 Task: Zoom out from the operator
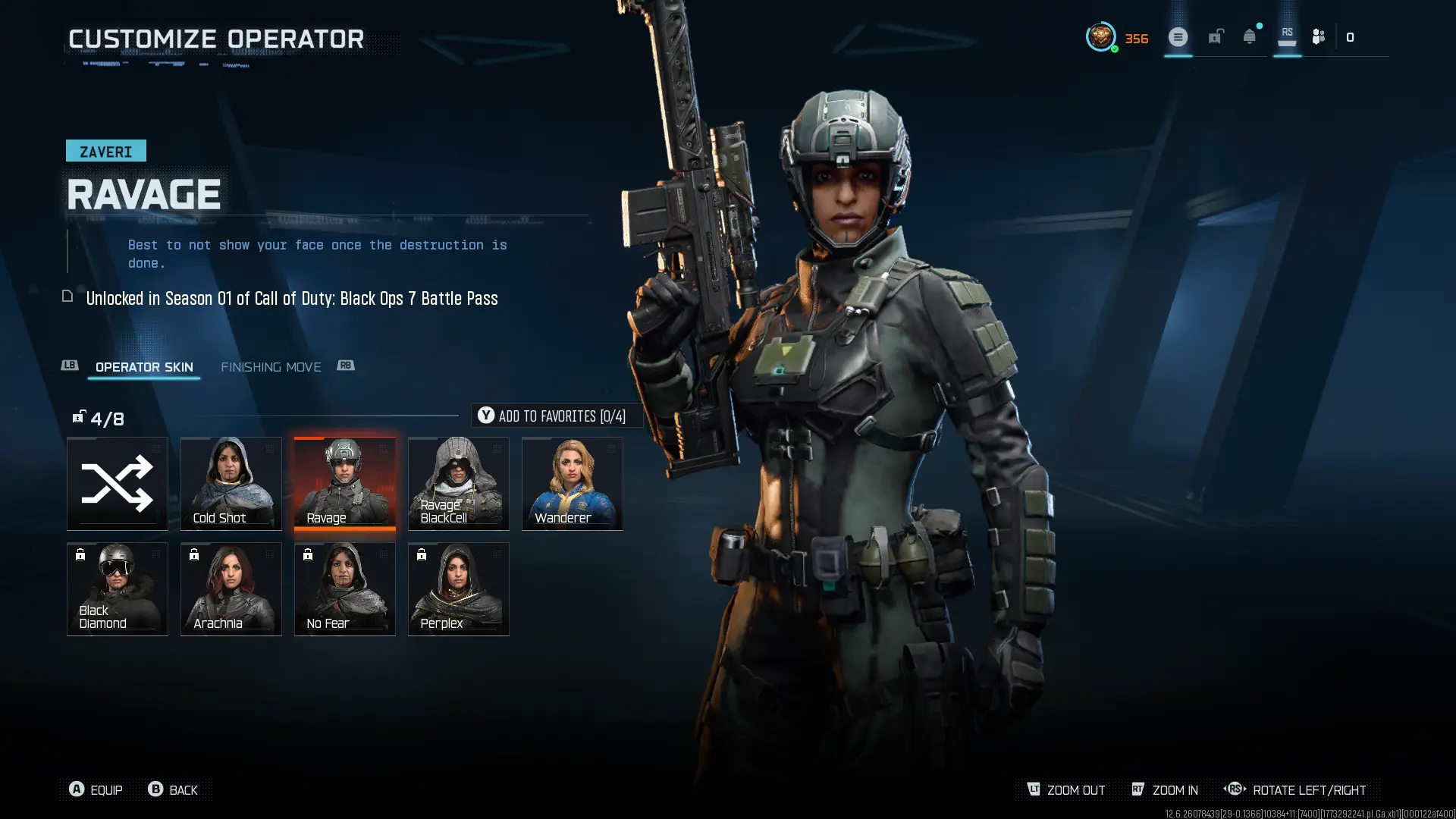coord(1066,789)
